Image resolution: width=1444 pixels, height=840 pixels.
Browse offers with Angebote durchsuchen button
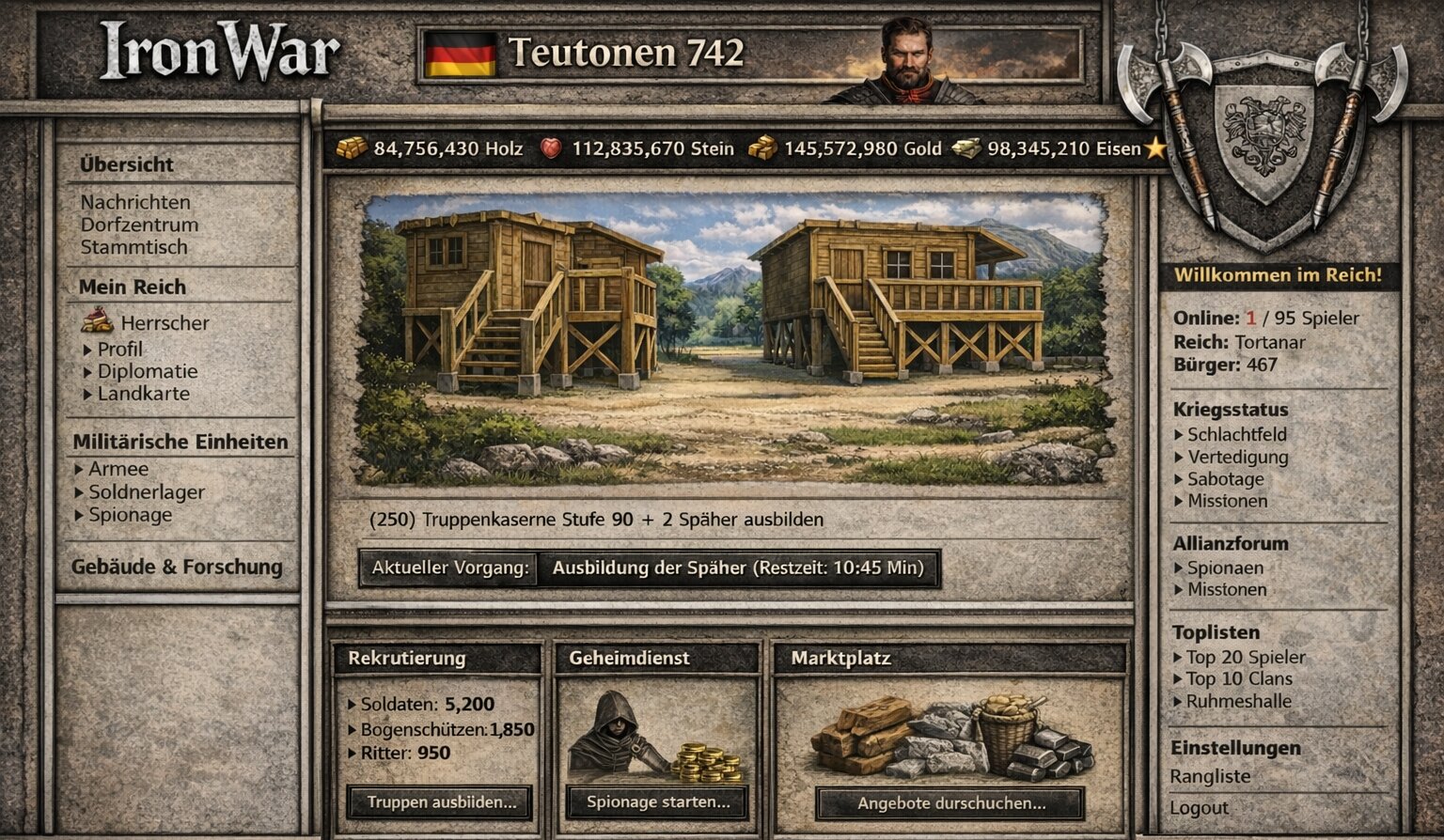pyautogui.click(x=951, y=803)
